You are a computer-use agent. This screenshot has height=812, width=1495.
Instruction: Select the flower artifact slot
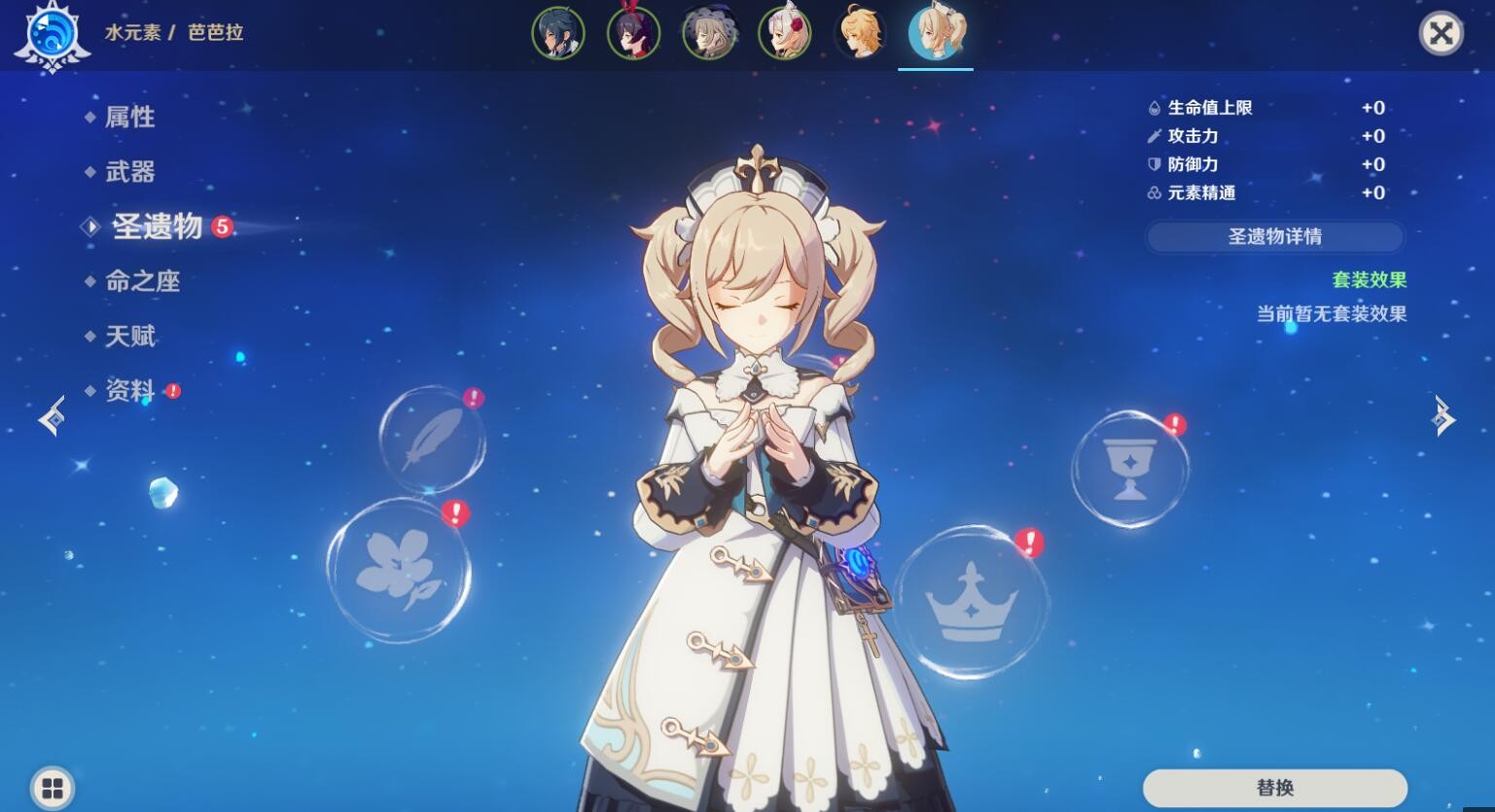[398, 571]
